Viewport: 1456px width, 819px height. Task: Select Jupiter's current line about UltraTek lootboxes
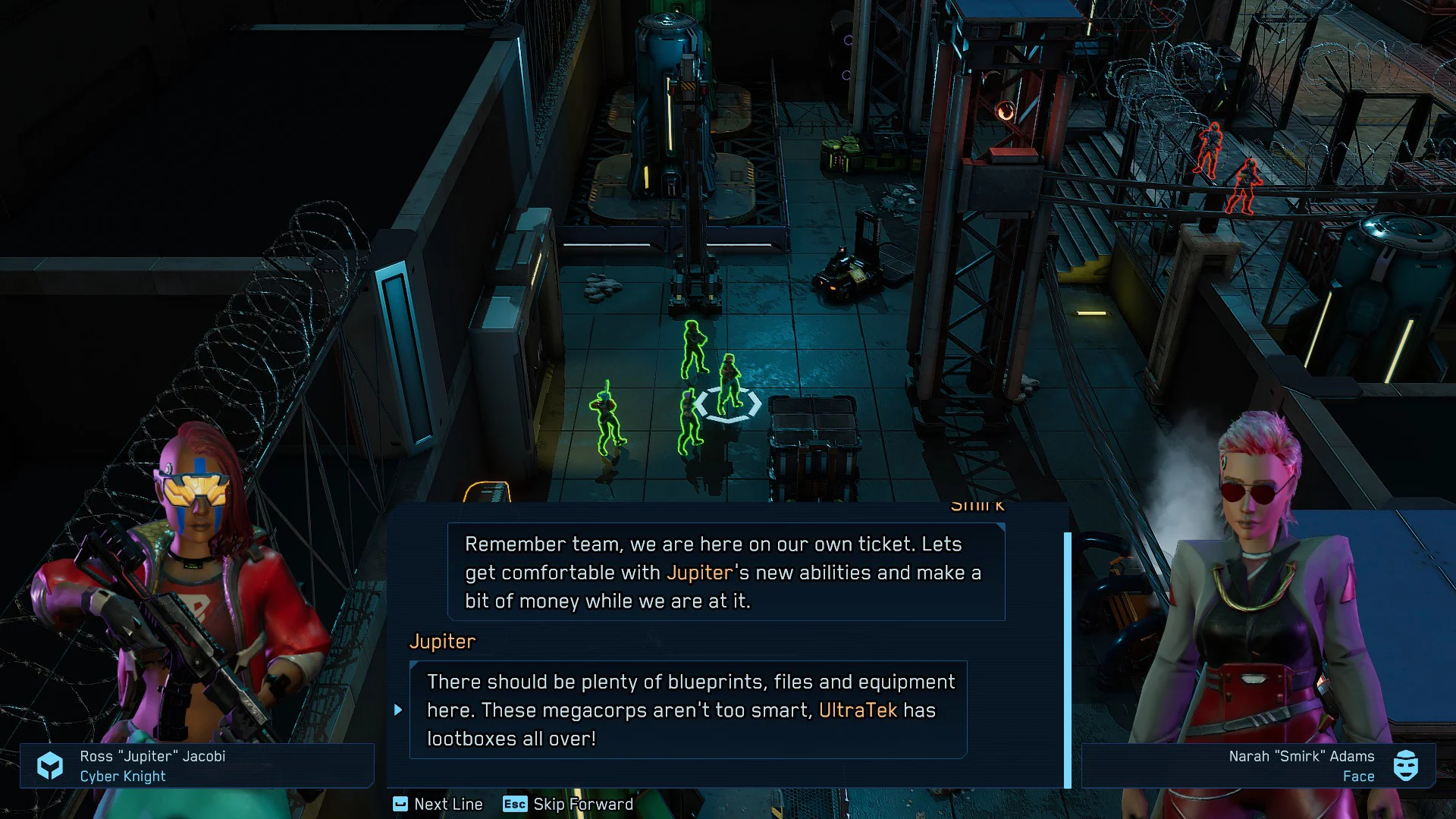688,710
